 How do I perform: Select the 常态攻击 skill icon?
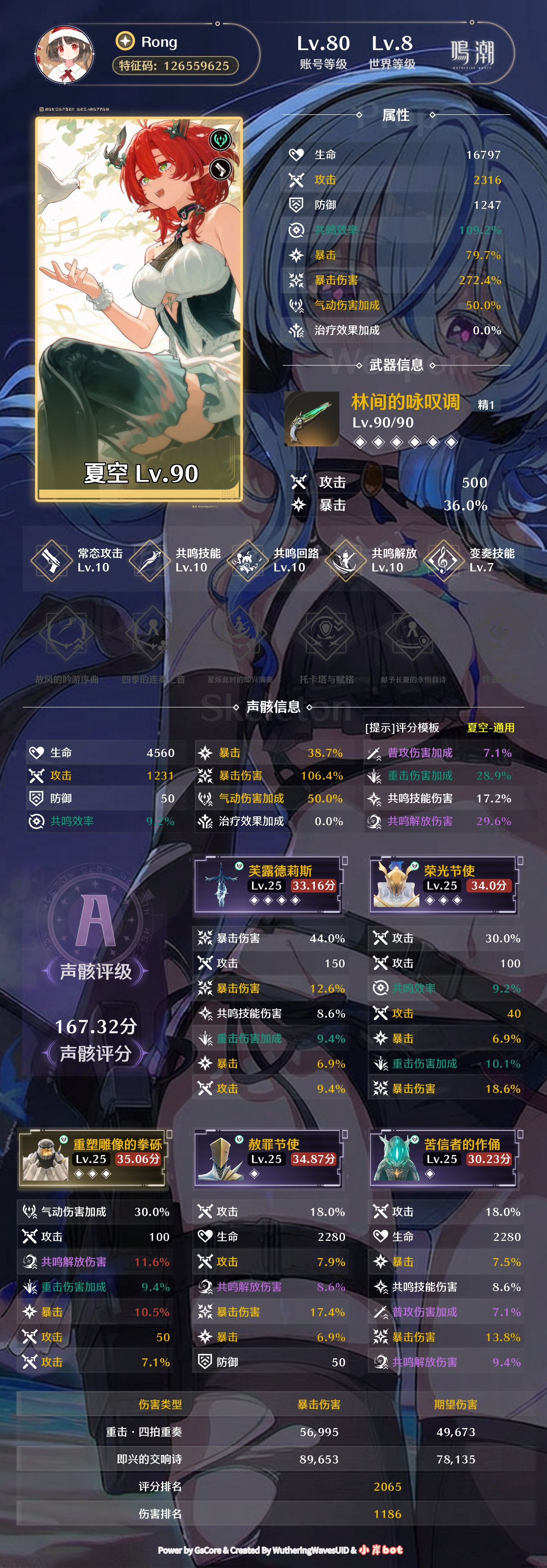coord(52,560)
